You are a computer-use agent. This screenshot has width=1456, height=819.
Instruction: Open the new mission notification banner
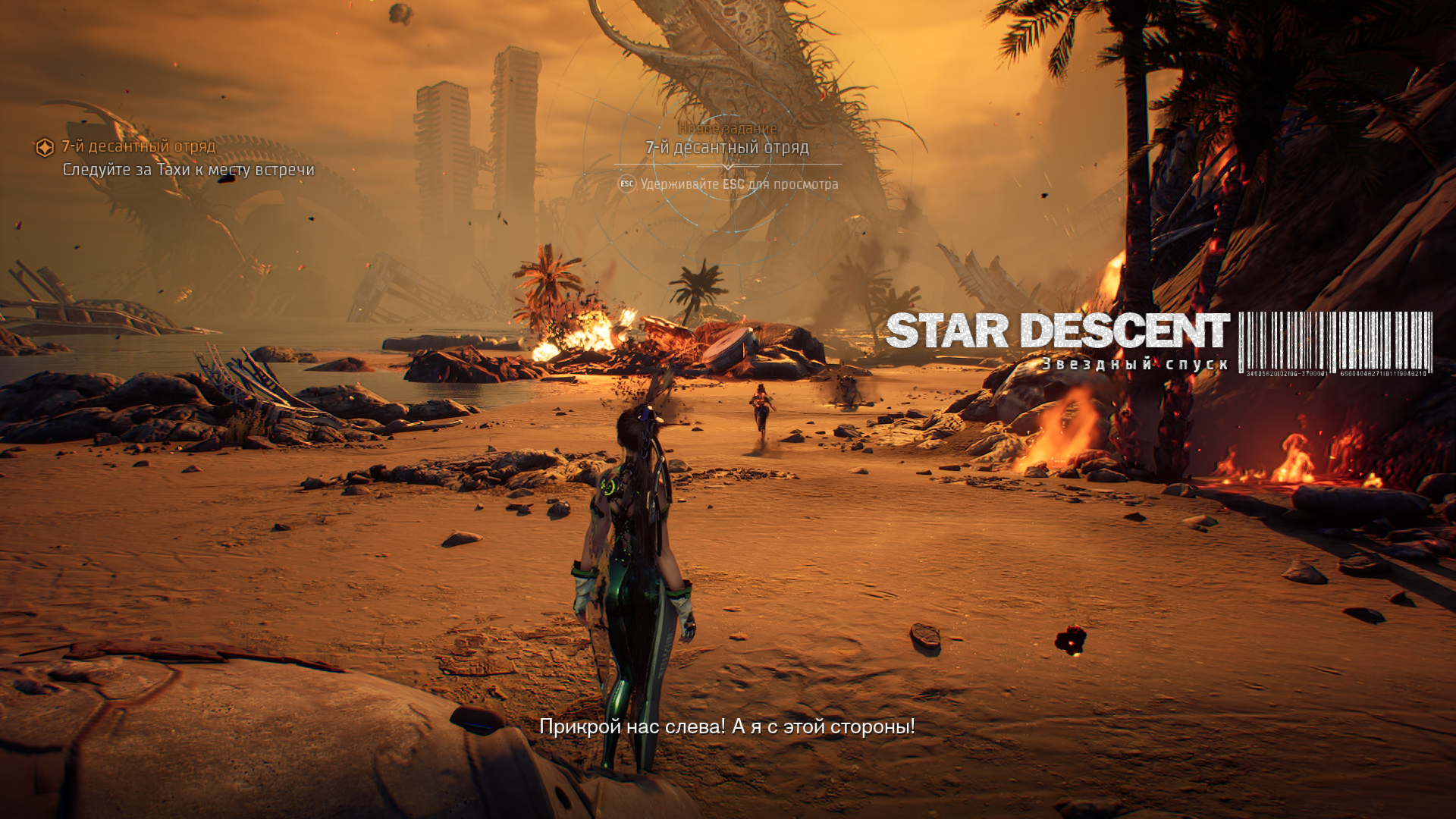(x=727, y=147)
